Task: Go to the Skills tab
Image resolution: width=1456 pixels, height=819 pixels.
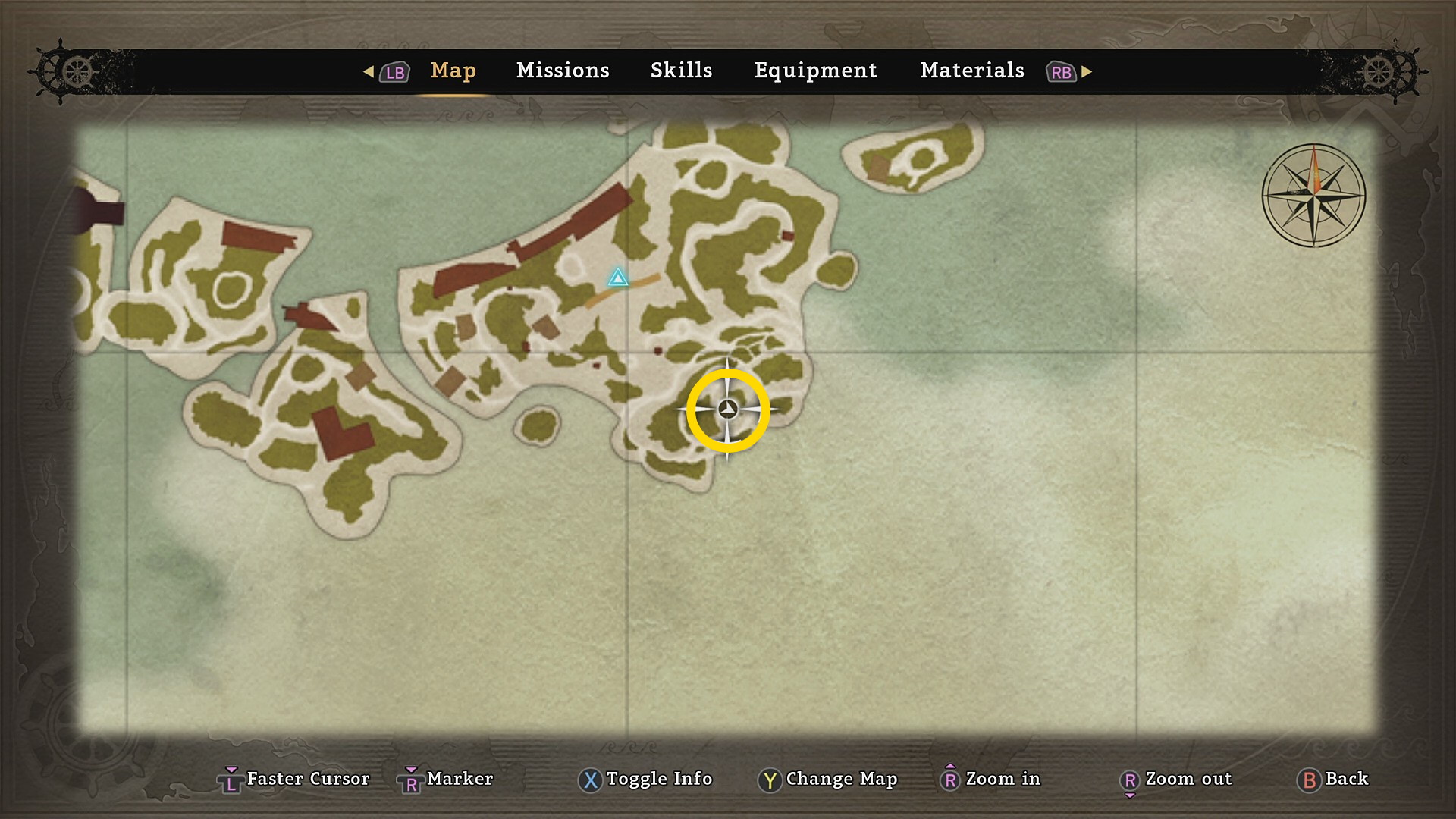Action: point(681,71)
